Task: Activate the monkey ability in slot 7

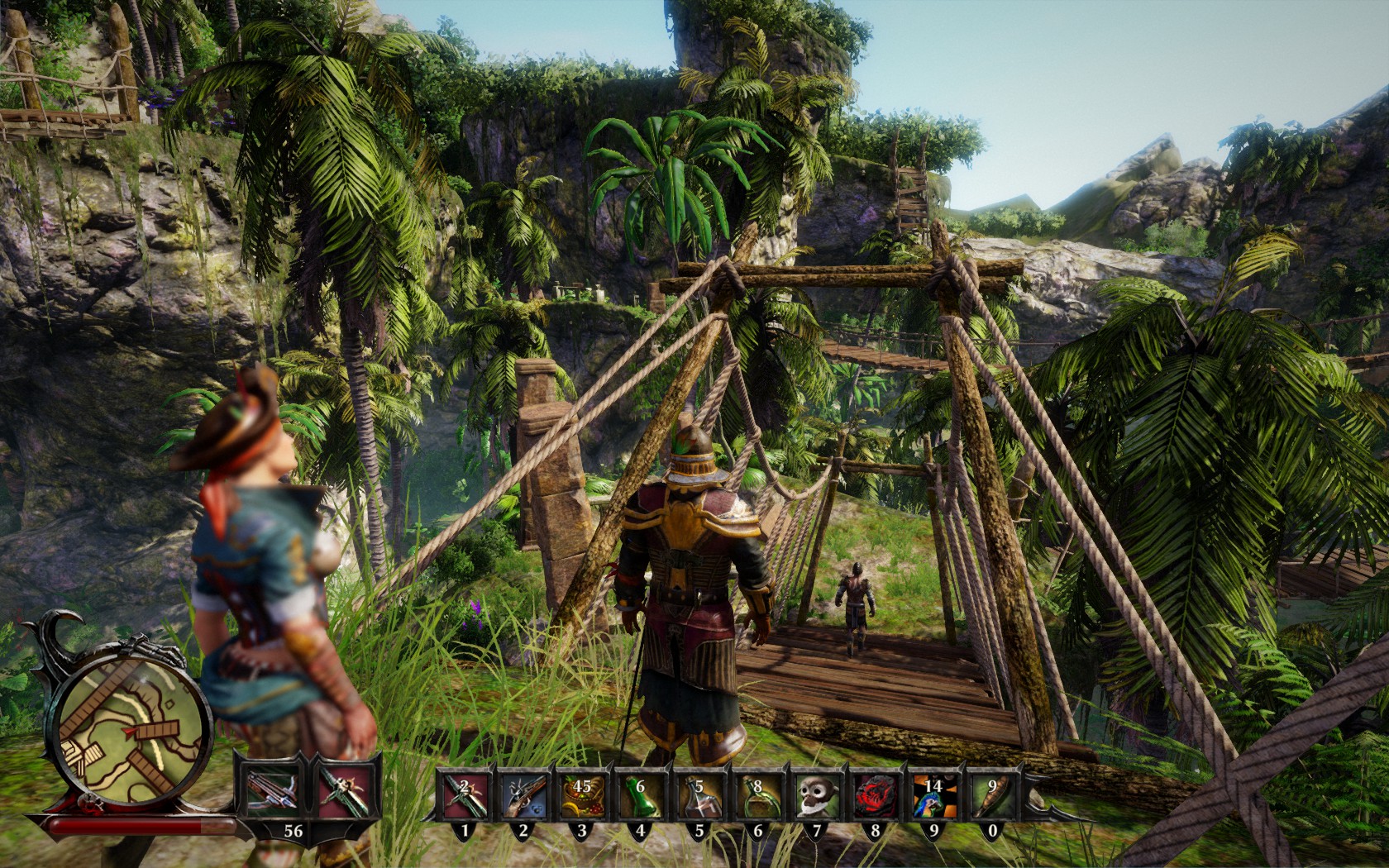Action: pos(816,797)
